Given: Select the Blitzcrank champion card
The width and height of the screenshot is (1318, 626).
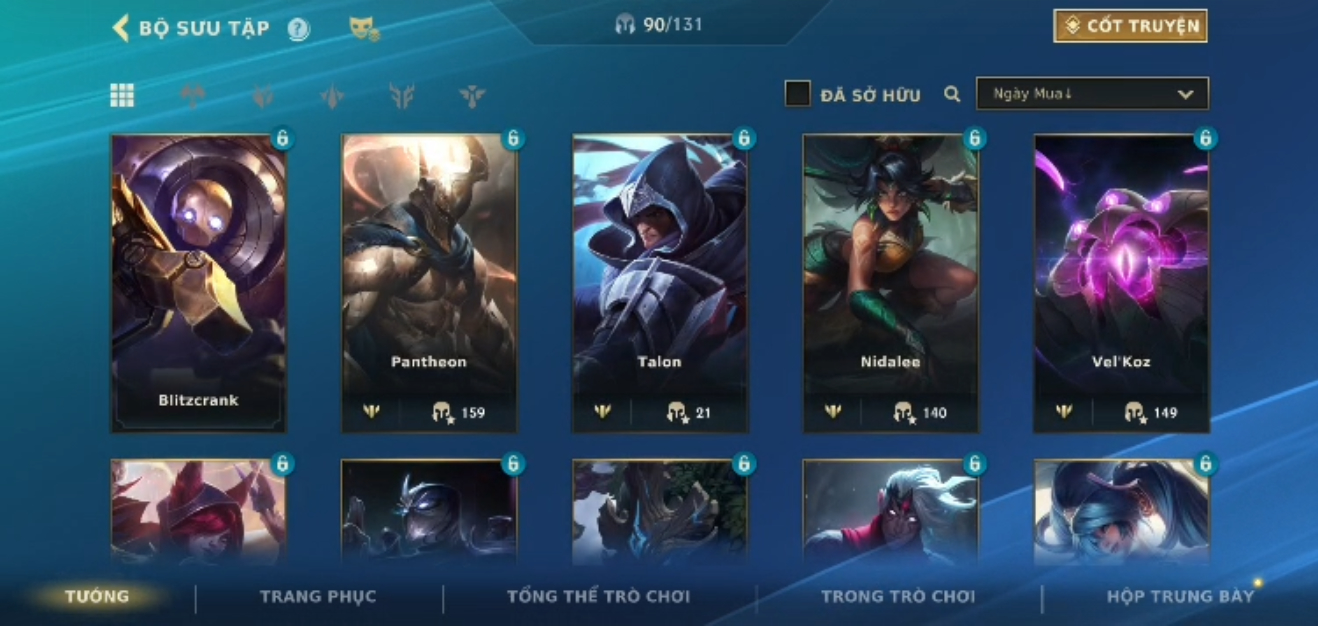Looking at the screenshot, I should tap(198, 283).
